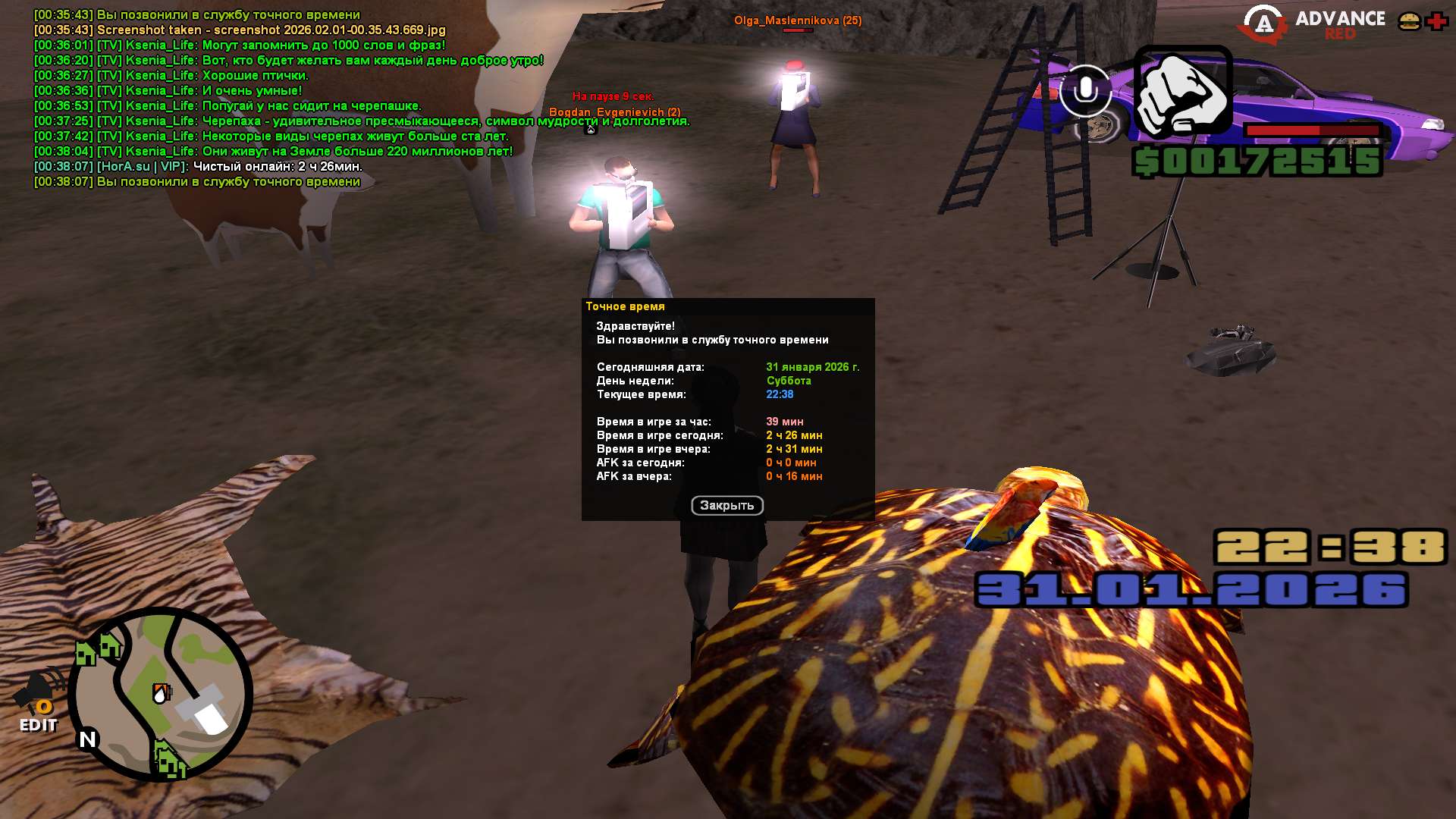1456x819 pixels.
Task: Toggle the microphone voice chat icon
Action: pos(1085,90)
